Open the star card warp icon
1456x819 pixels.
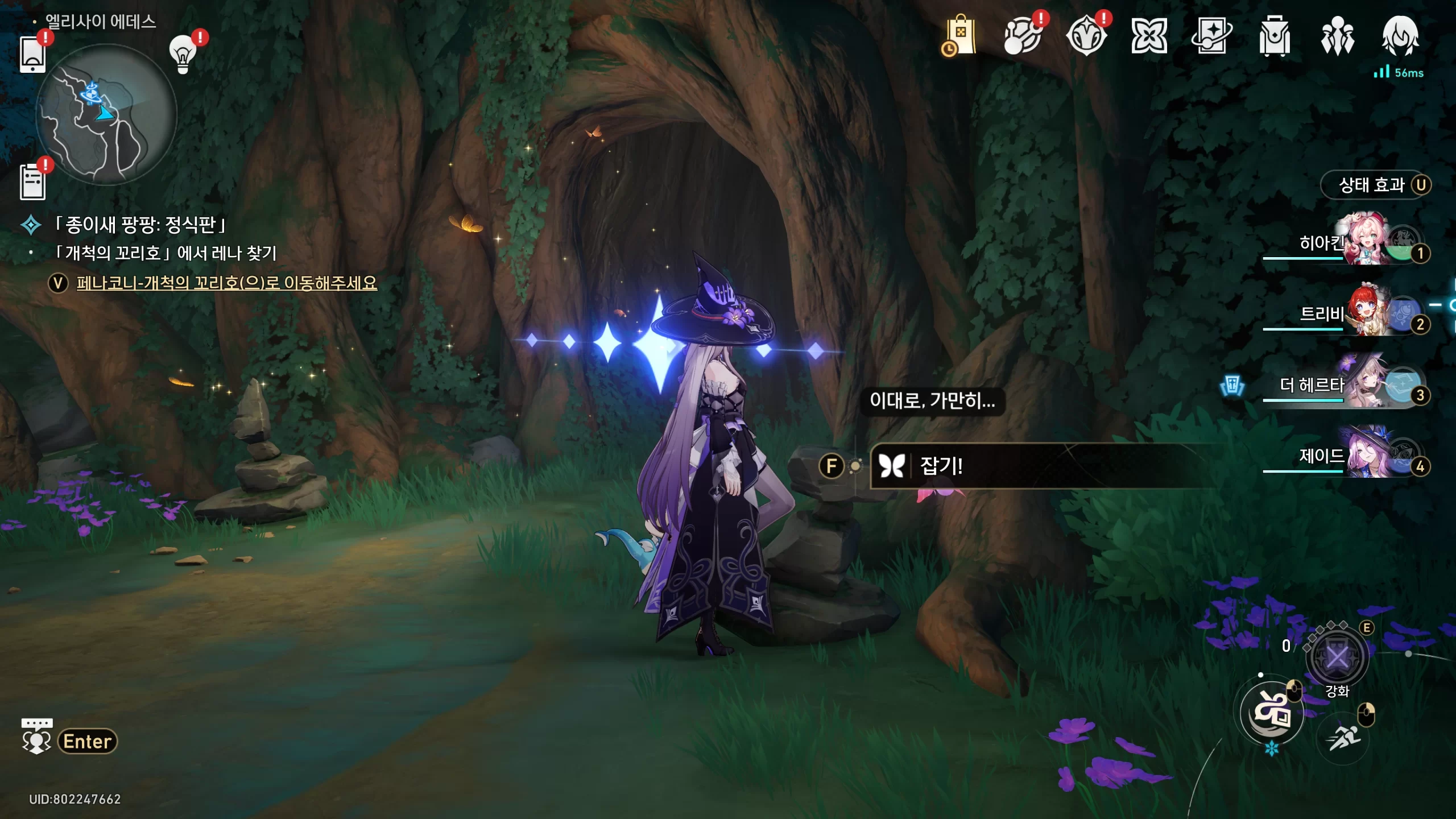(x=1211, y=36)
